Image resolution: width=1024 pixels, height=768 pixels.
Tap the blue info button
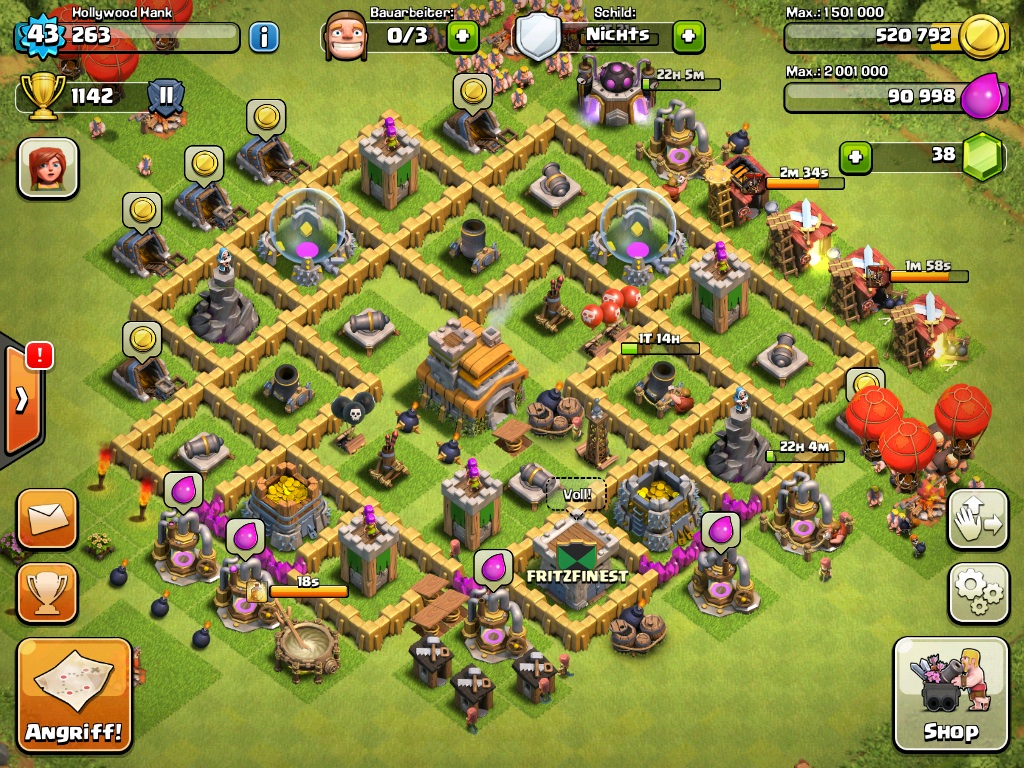pos(263,38)
